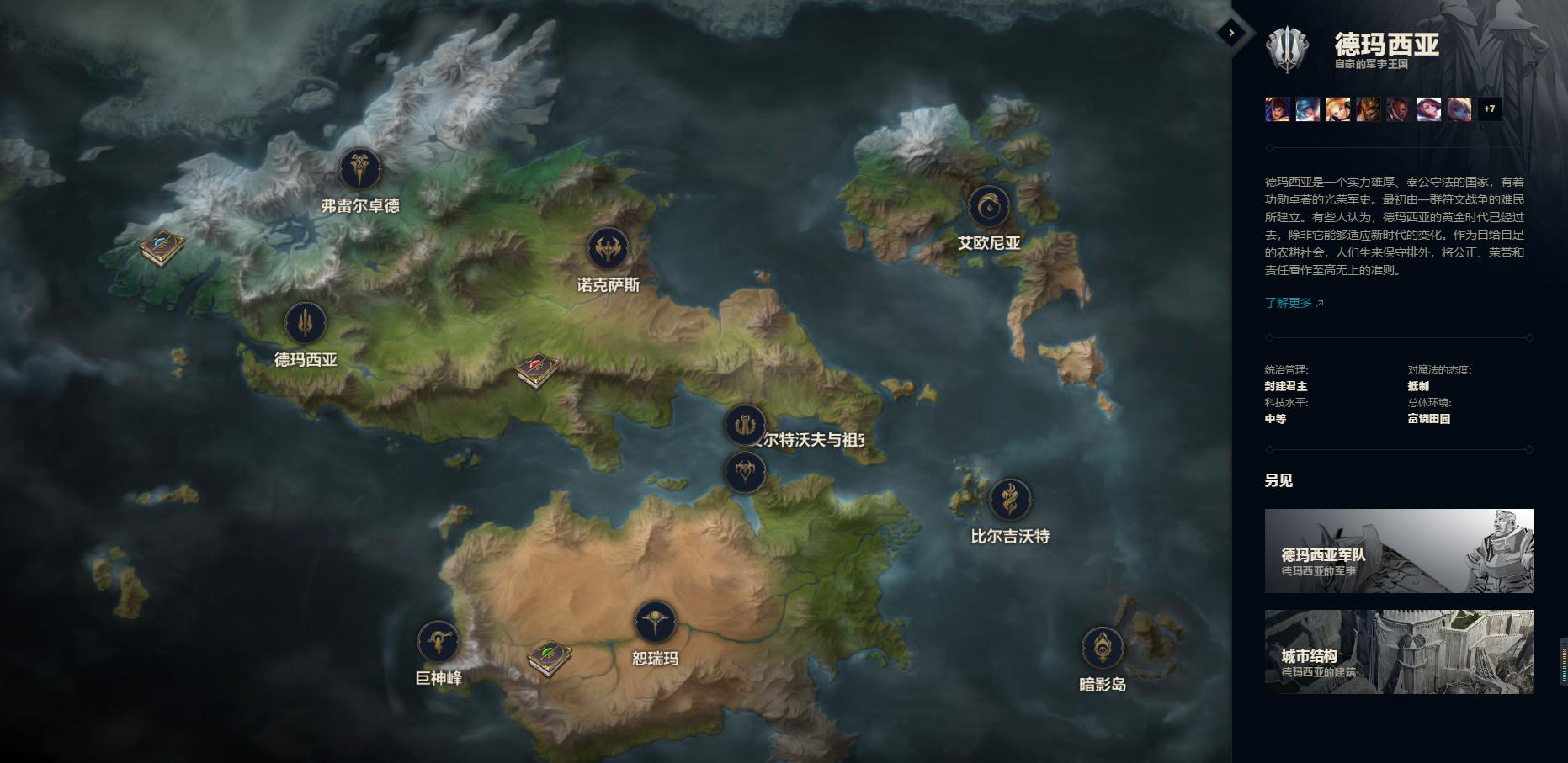Select the Shurima region marker (恕瑞玛)
Viewport: 1568px width, 763px height.
[655, 623]
